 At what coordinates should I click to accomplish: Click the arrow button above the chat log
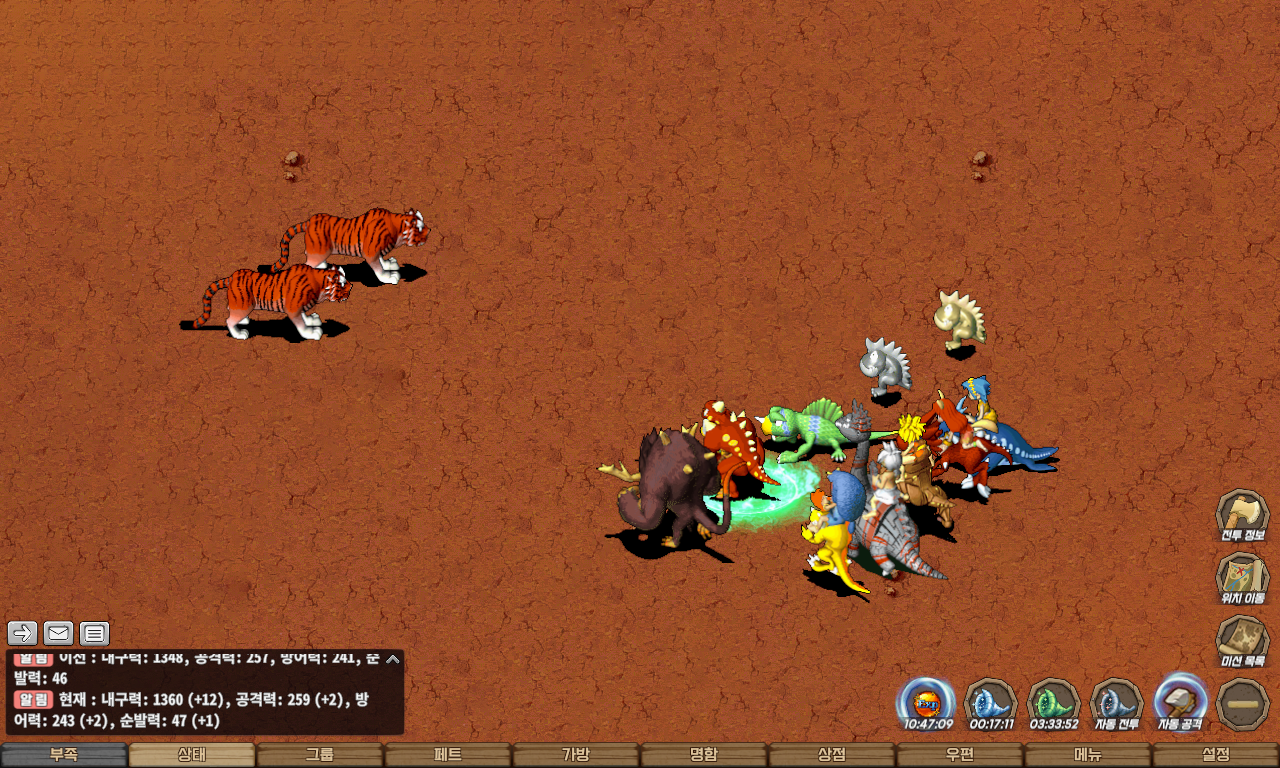(x=23, y=633)
